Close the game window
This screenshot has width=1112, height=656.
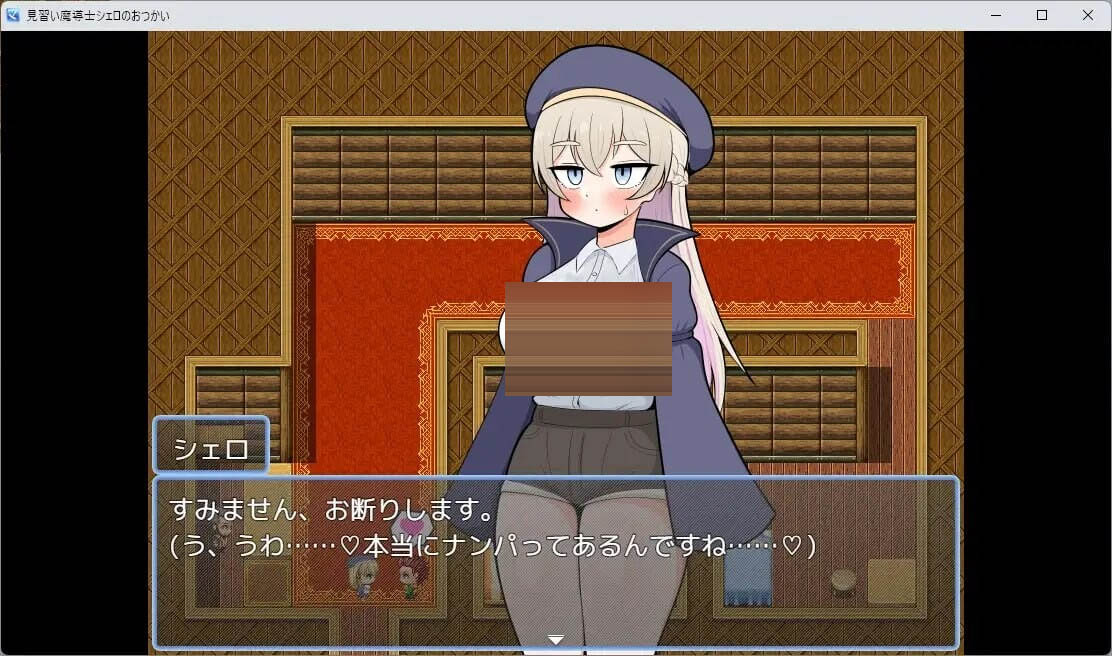1087,15
